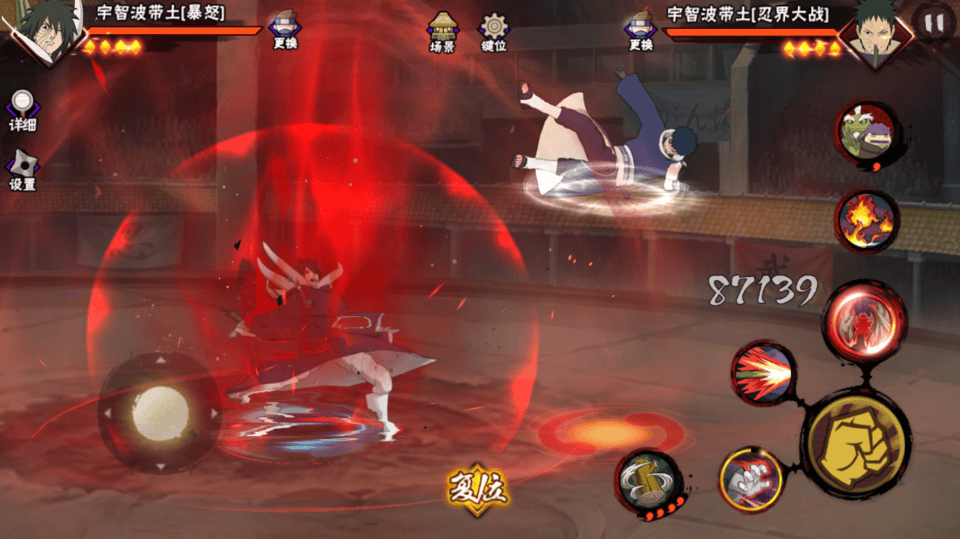Open the 设置 settings menu
Screen dimensions: 960x539
point(22,170)
